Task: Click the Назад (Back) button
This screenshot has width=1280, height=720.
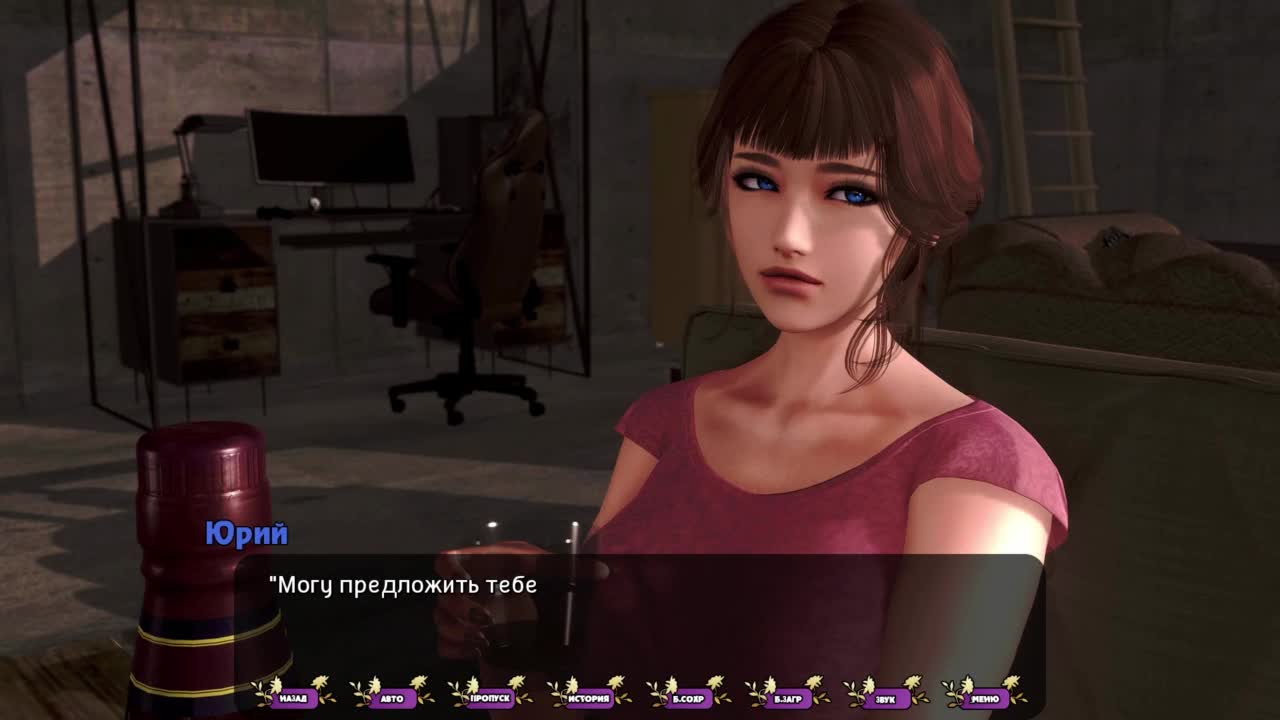Action: click(294, 698)
